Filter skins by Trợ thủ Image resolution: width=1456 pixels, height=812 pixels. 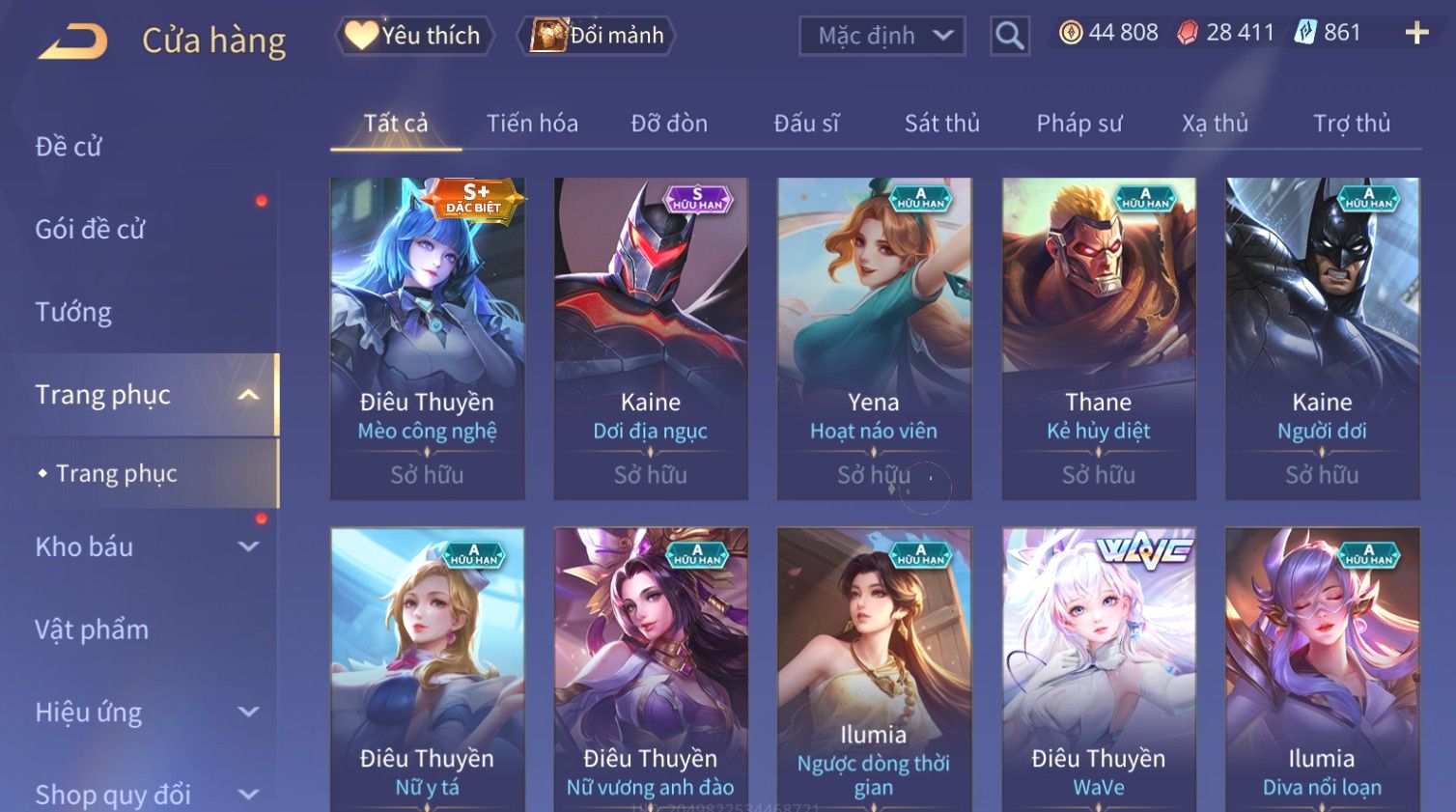pos(1351,124)
